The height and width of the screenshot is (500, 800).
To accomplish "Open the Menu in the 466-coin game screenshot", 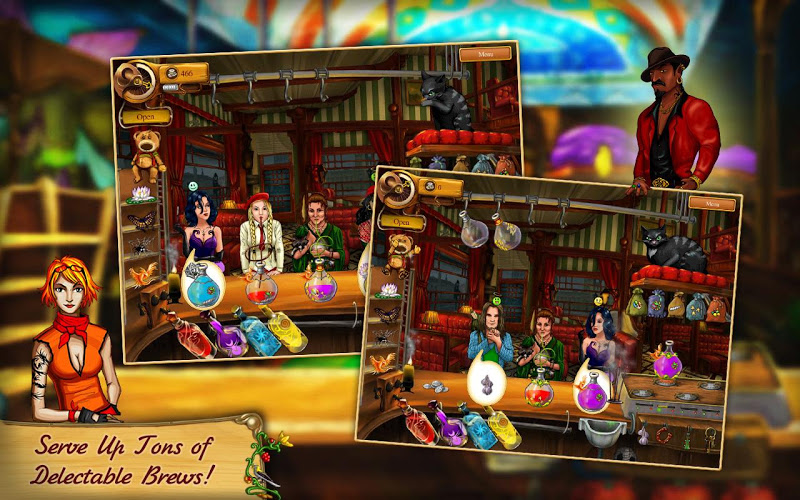I will (484, 54).
